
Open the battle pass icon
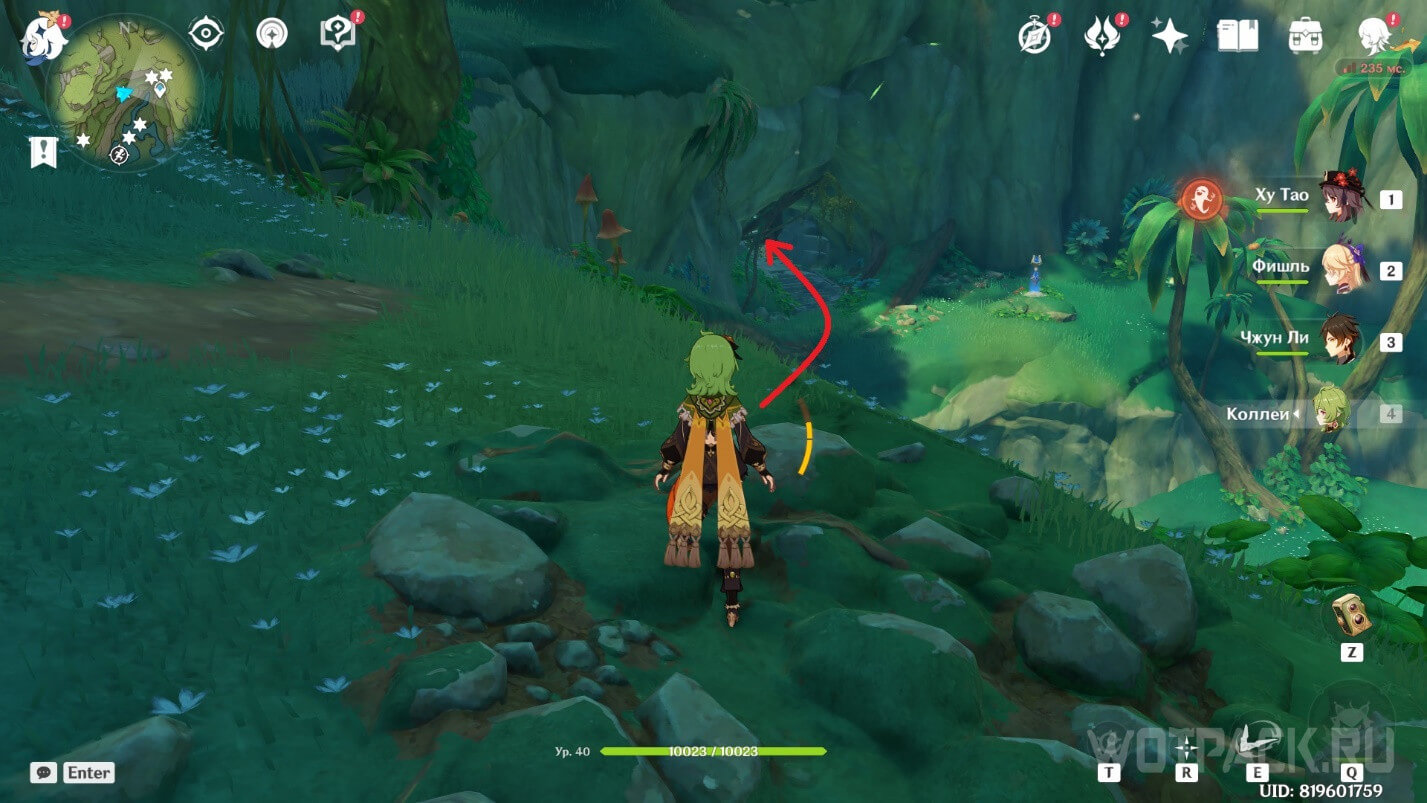(x=1101, y=36)
